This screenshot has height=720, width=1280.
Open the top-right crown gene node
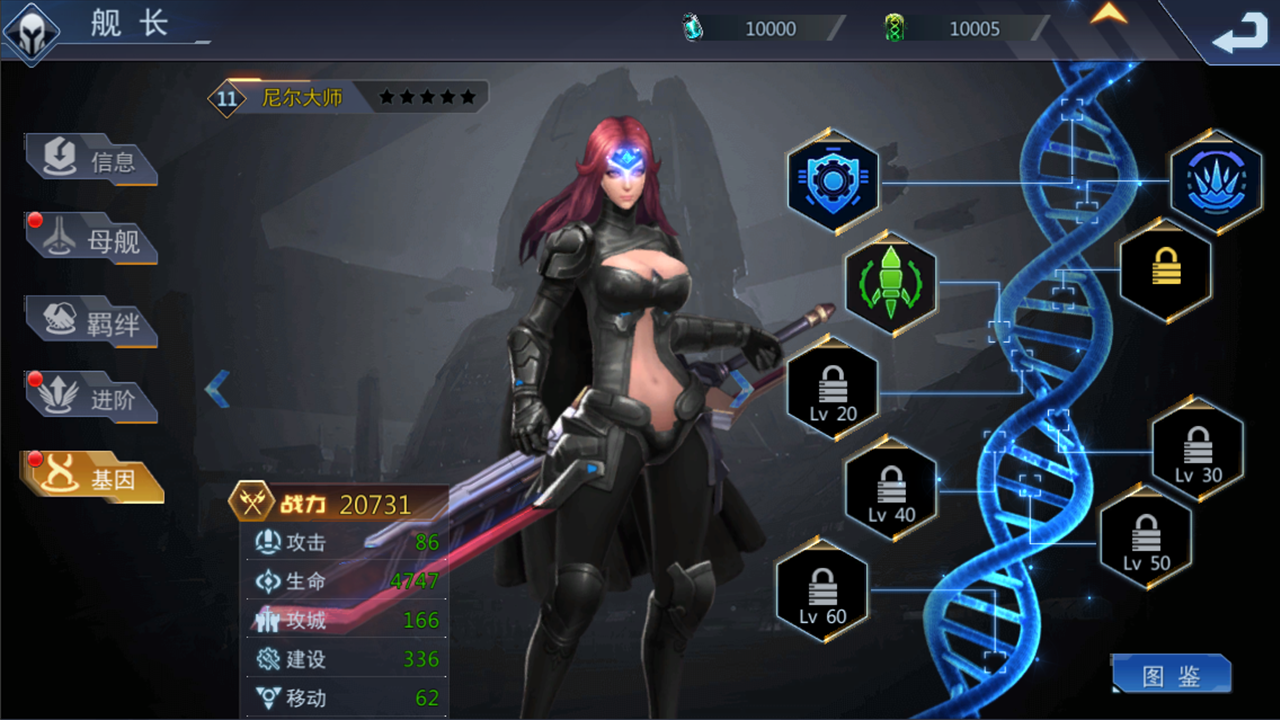(x=1216, y=182)
